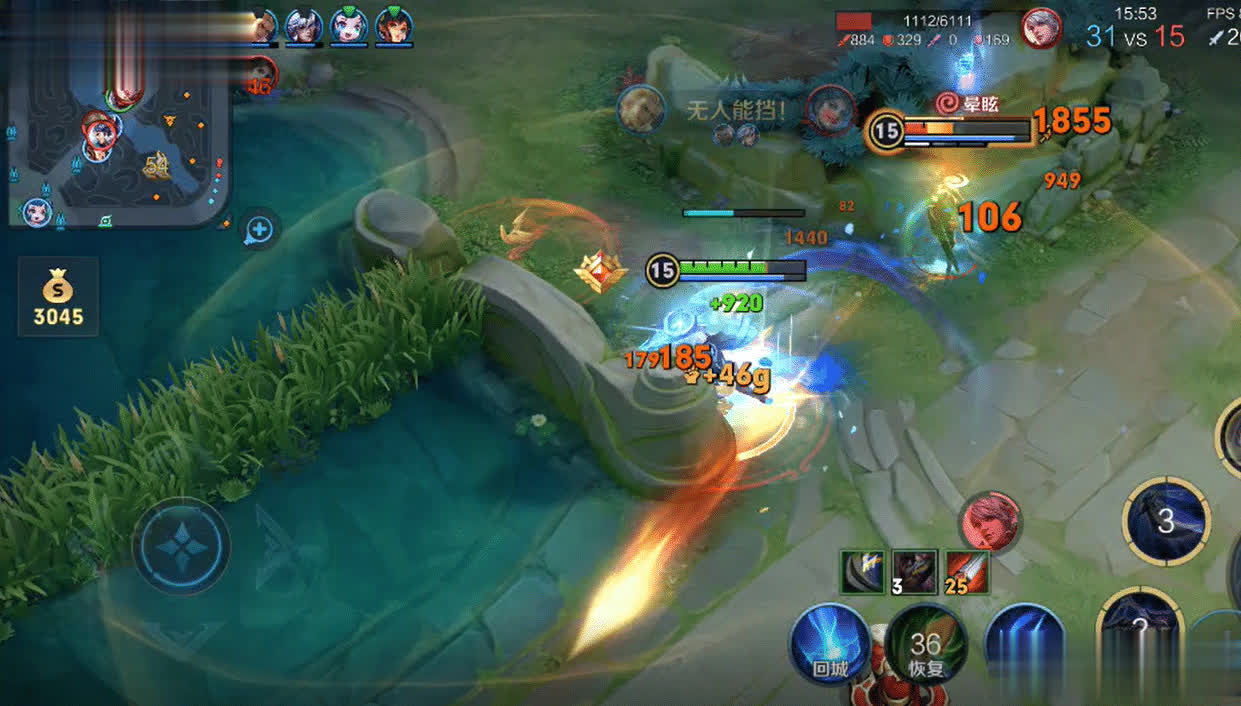
Task: Click the enemy portrait with the red respawn timer
Action: click(x=259, y=73)
